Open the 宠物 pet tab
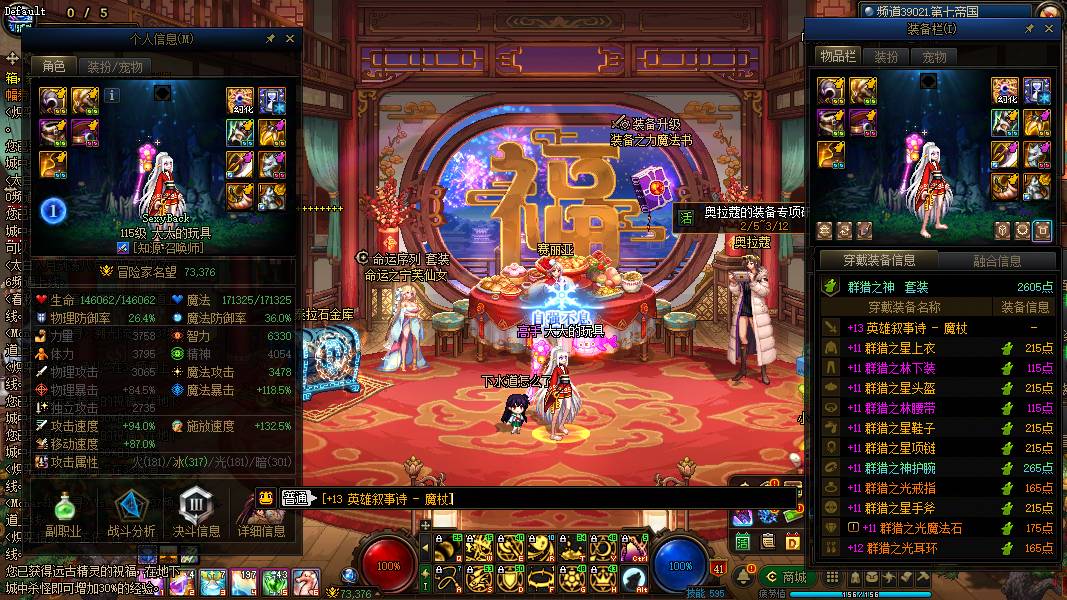1067x600 pixels. pos(934,57)
